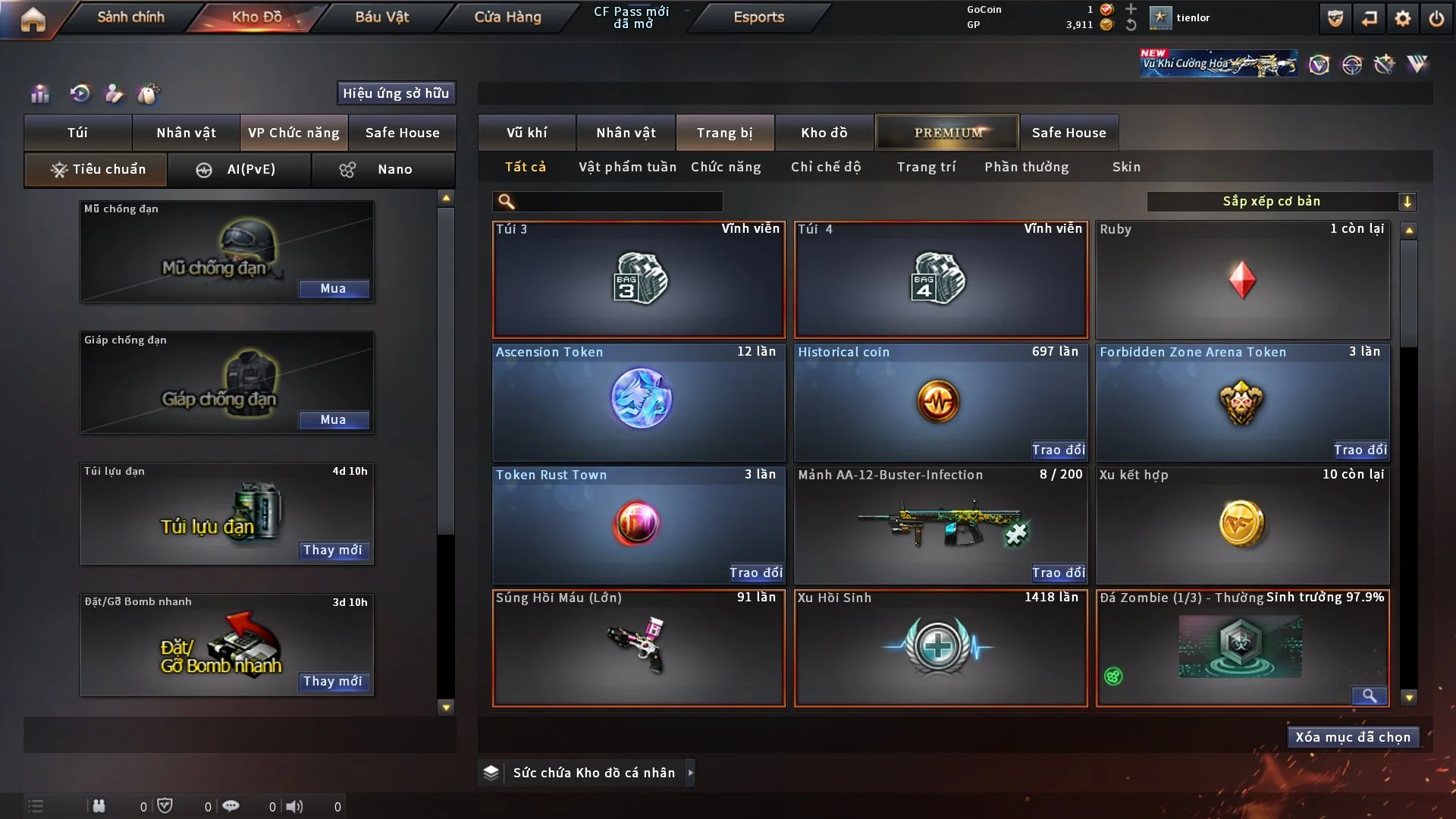This screenshot has width=1456, height=819.
Task: Select the Xu Hồi Sinh item
Action: [x=940, y=648]
